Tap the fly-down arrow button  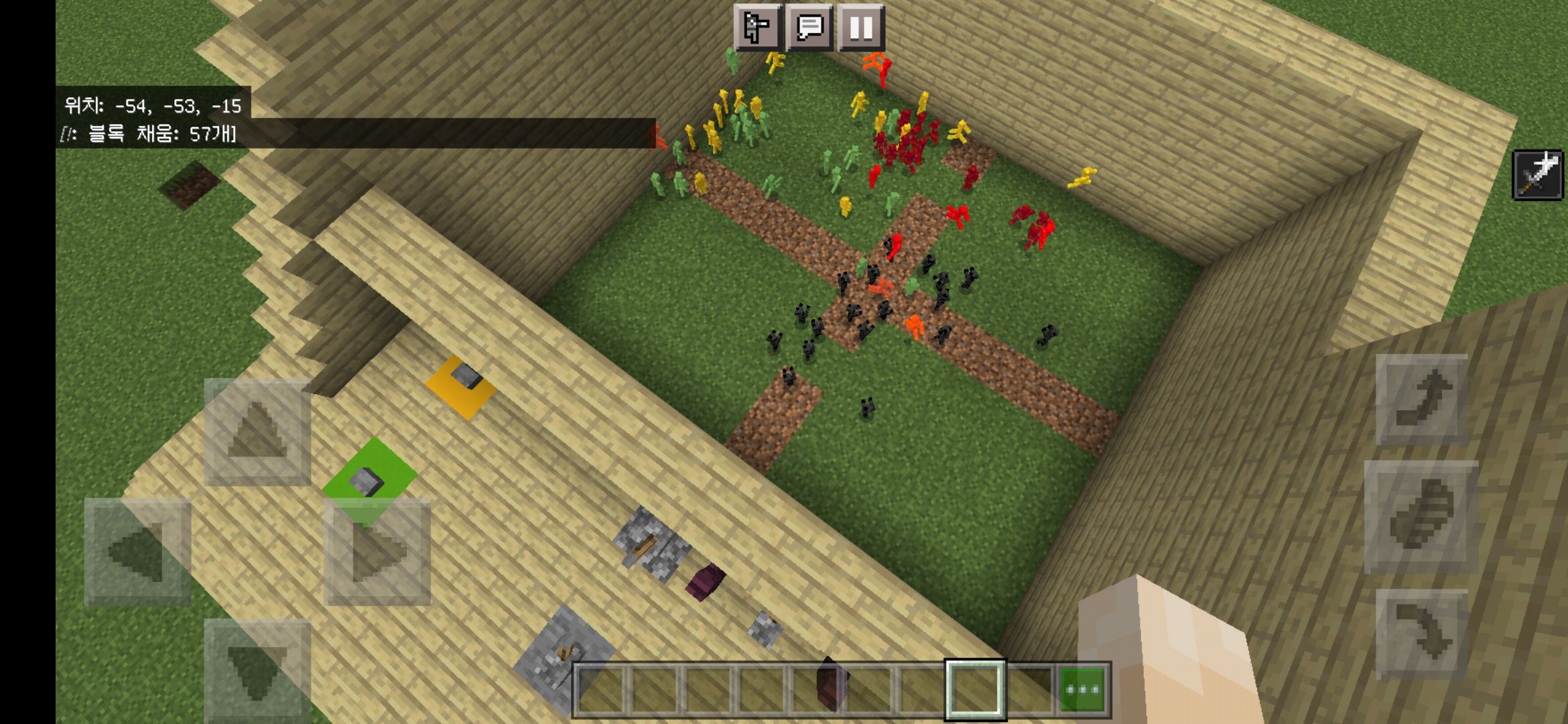point(1421,635)
